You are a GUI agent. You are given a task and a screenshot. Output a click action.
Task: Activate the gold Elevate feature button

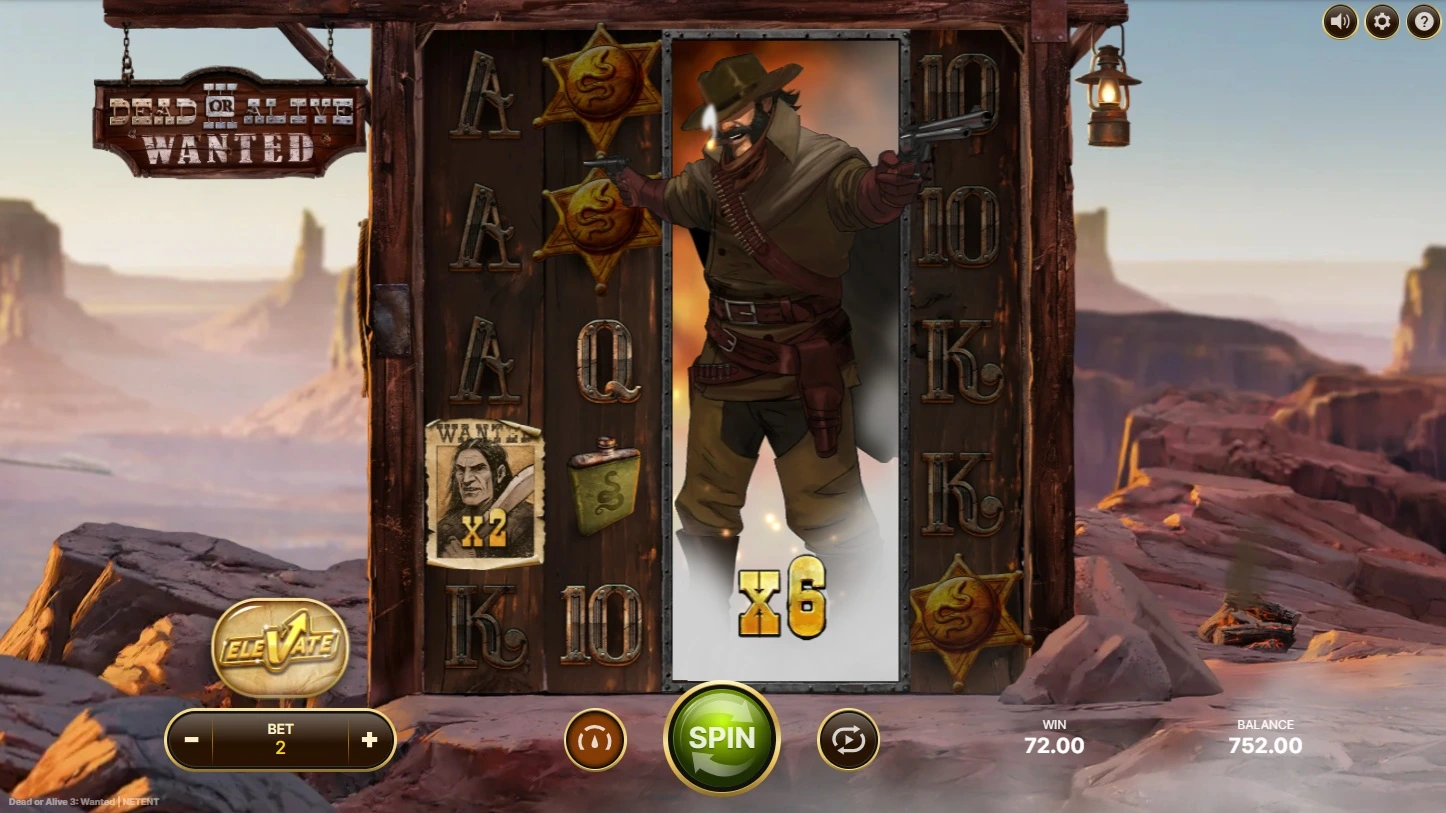(x=280, y=647)
